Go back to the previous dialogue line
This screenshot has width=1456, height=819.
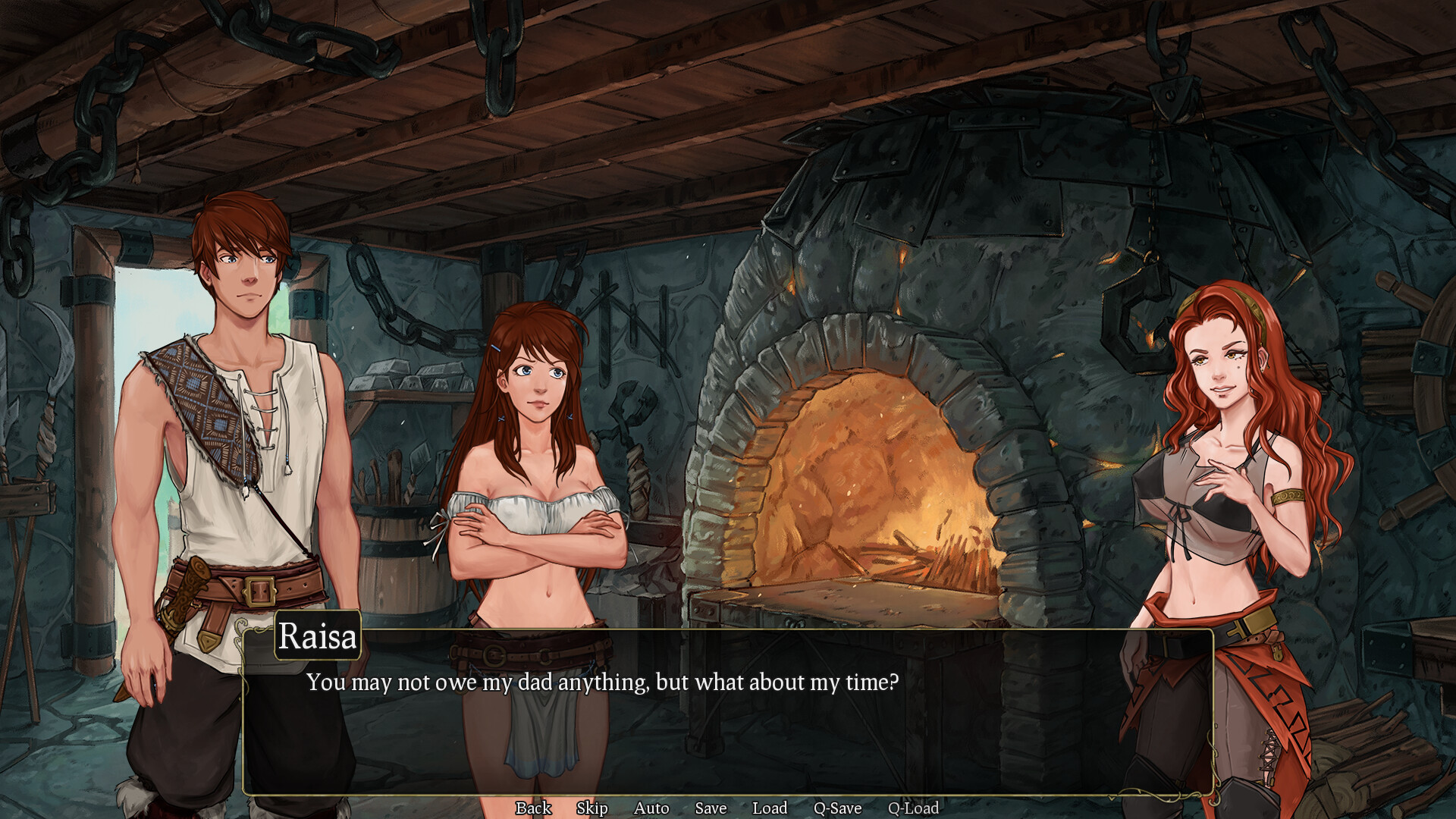(533, 808)
